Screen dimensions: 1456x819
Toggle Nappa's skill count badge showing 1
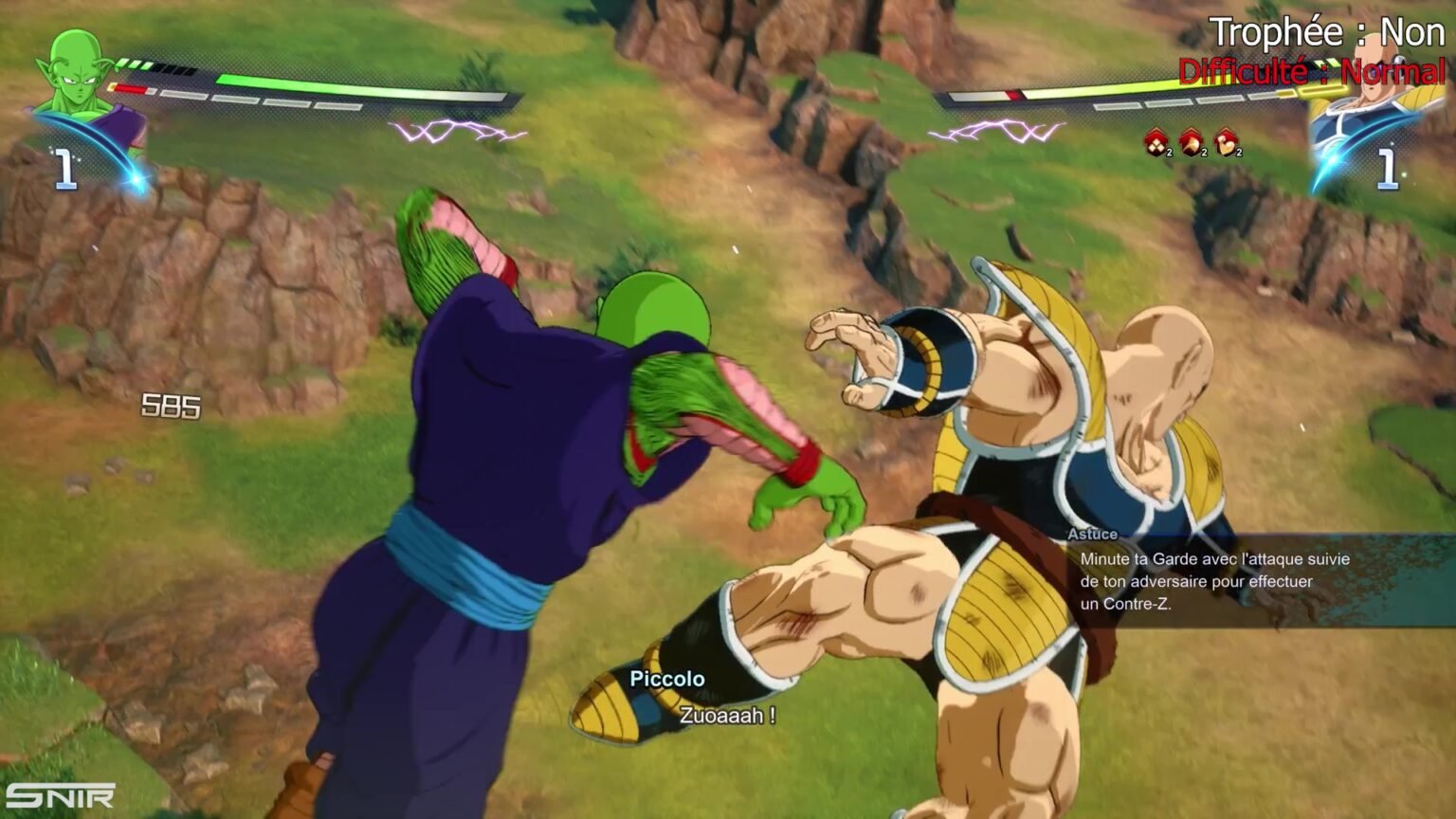(x=1388, y=168)
